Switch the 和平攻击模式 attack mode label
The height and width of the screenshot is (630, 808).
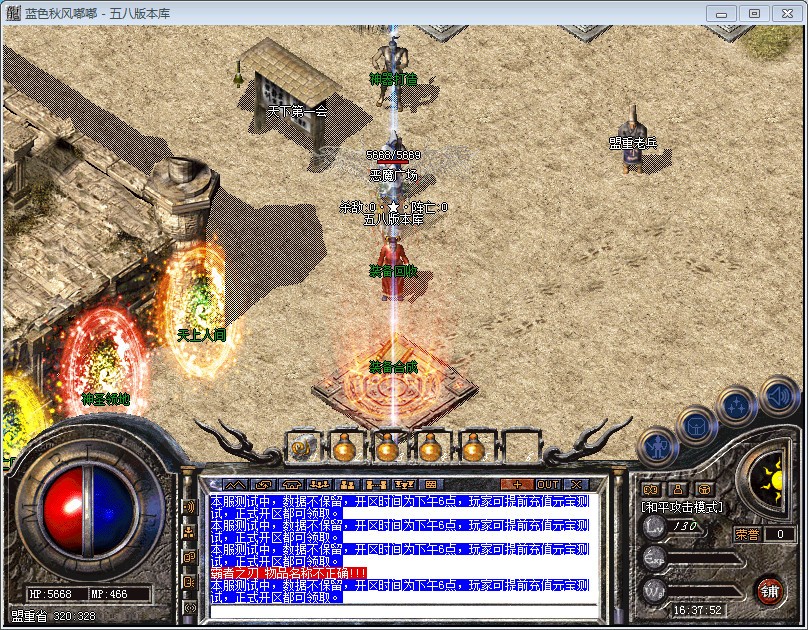coord(681,507)
